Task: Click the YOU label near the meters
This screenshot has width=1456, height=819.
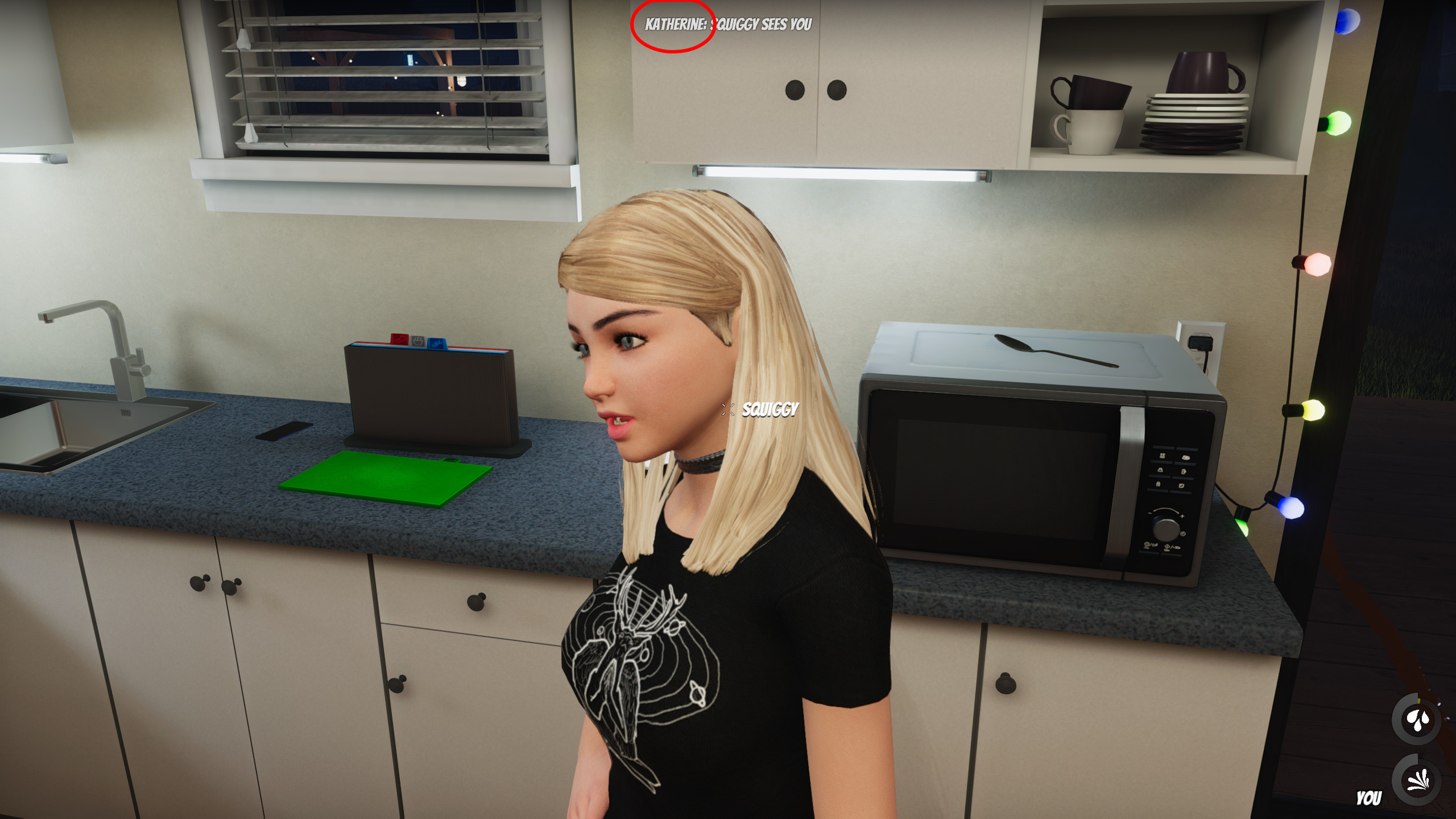Action: [1369, 797]
